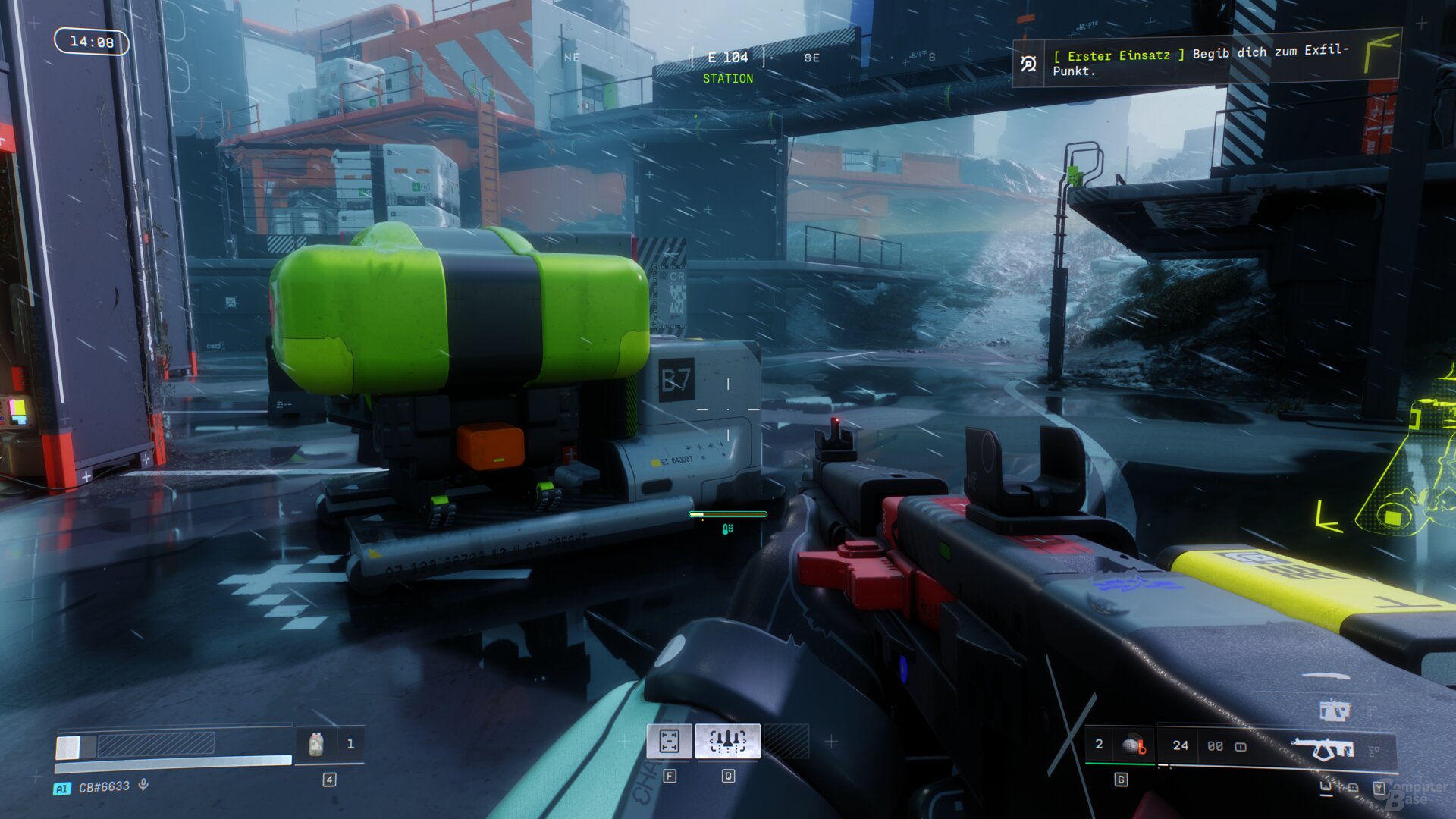Image resolution: width=1456 pixels, height=819 pixels.
Task: Click the E 104 compass heading
Action: coord(727,58)
